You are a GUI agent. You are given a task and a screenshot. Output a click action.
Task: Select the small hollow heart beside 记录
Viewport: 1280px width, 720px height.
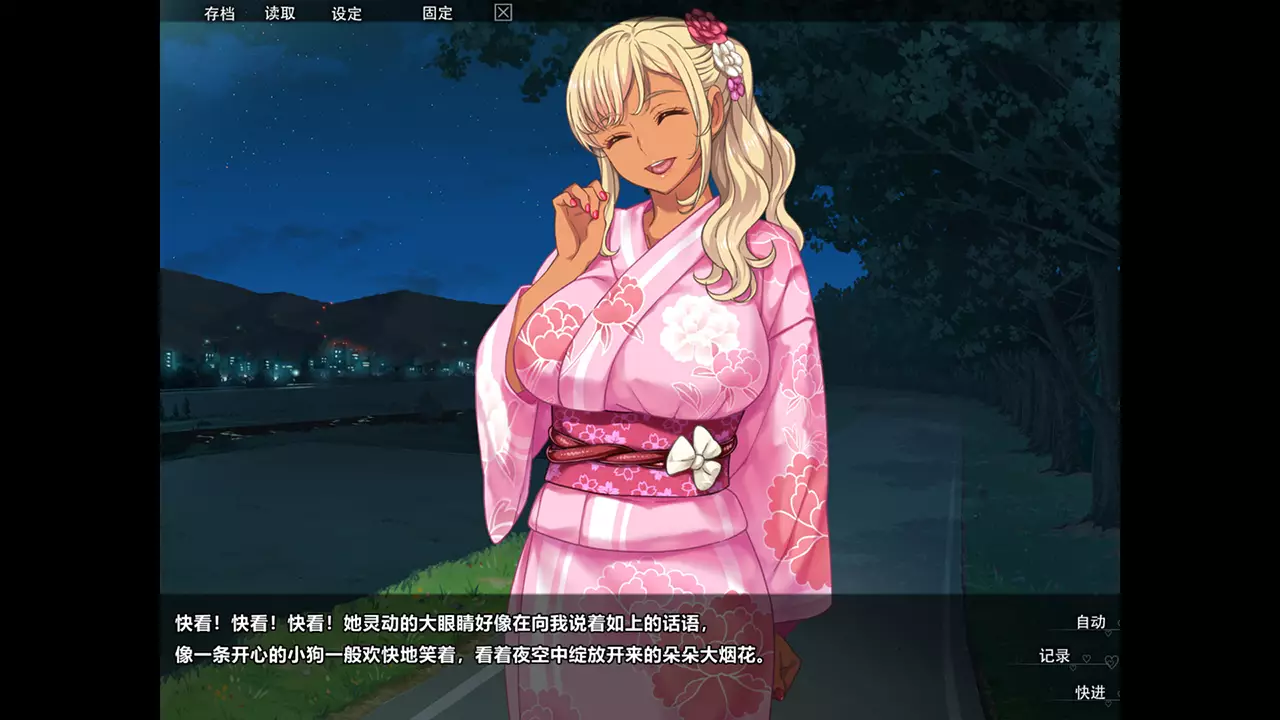(1087, 658)
